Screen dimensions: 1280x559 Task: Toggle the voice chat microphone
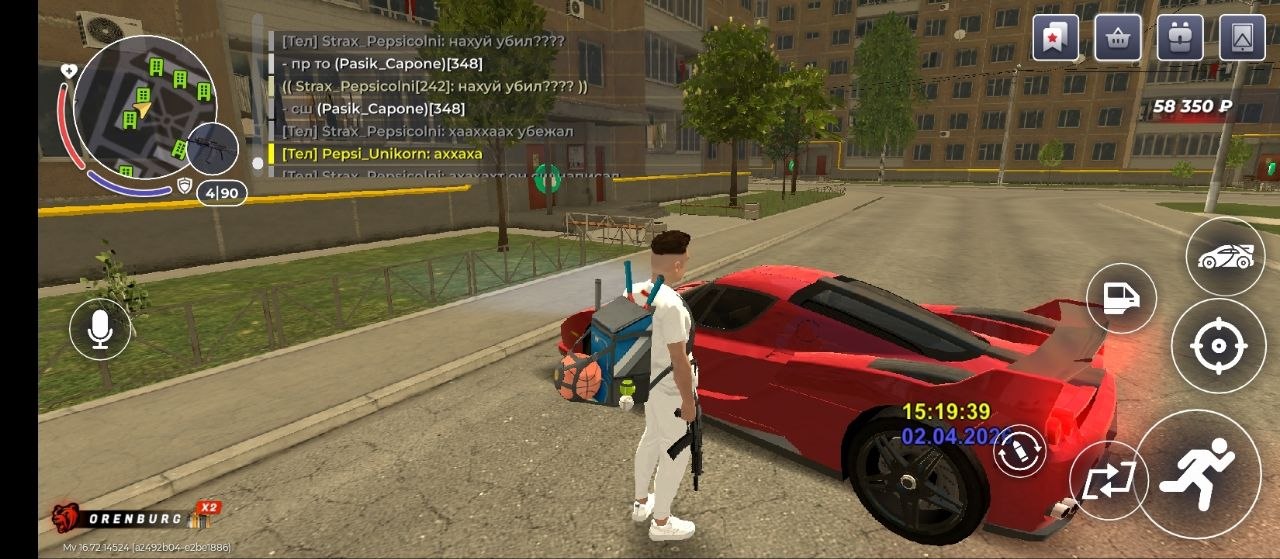tap(100, 329)
